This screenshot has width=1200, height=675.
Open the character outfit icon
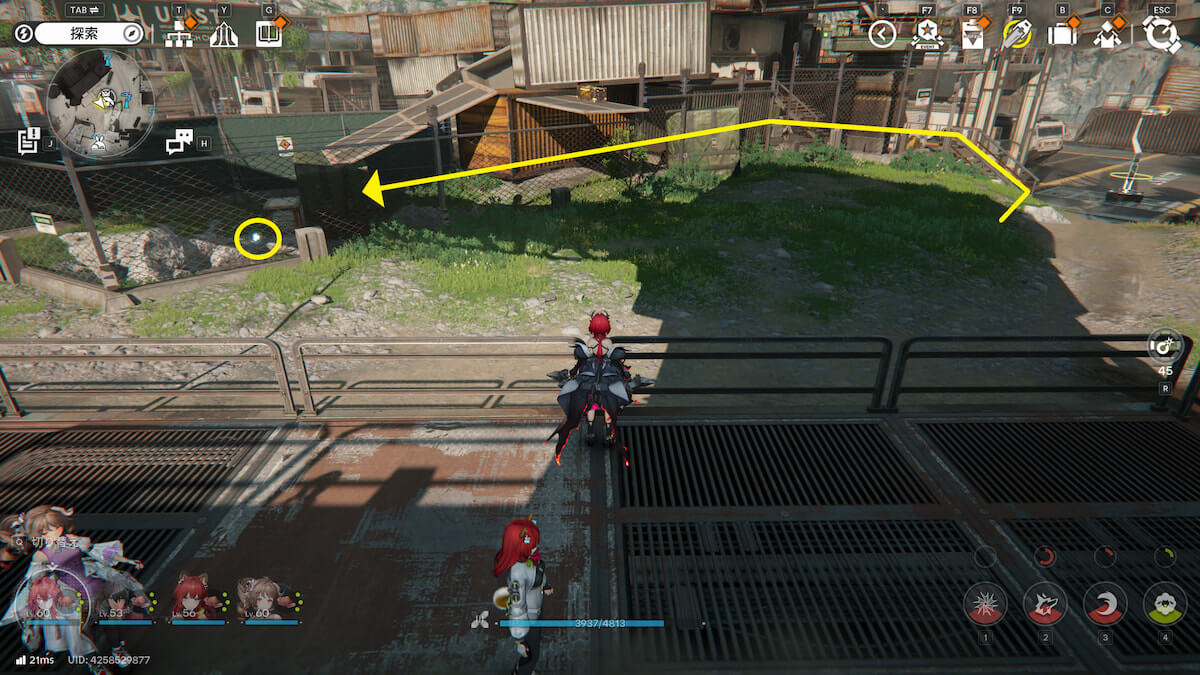click(x=1107, y=35)
